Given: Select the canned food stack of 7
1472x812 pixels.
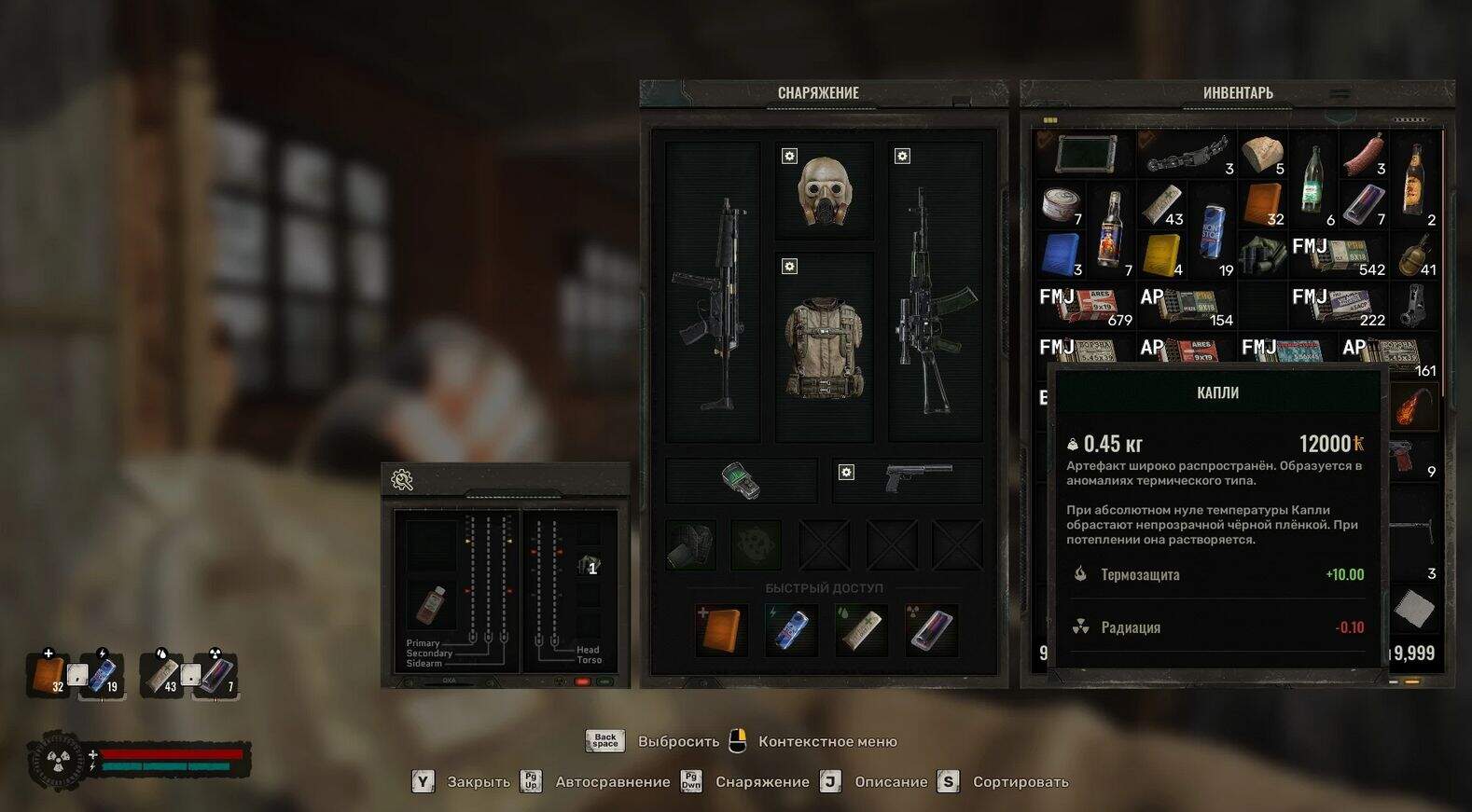Looking at the screenshot, I should click(x=1061, y=204).
